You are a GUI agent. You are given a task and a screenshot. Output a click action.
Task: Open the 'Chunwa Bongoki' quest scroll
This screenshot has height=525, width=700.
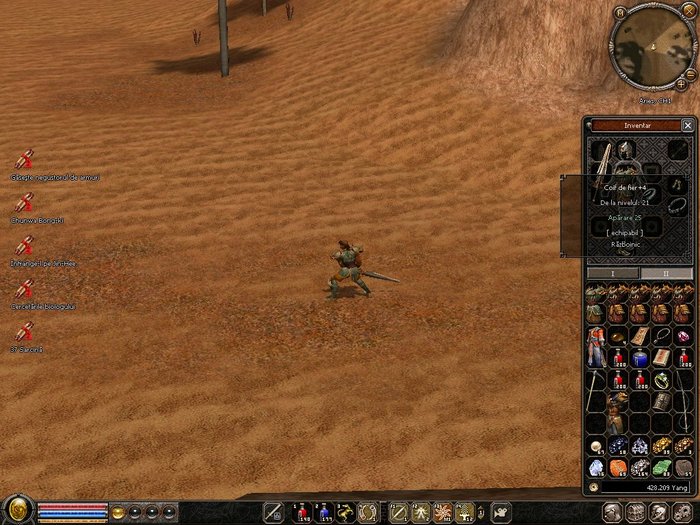coord(25,203)
